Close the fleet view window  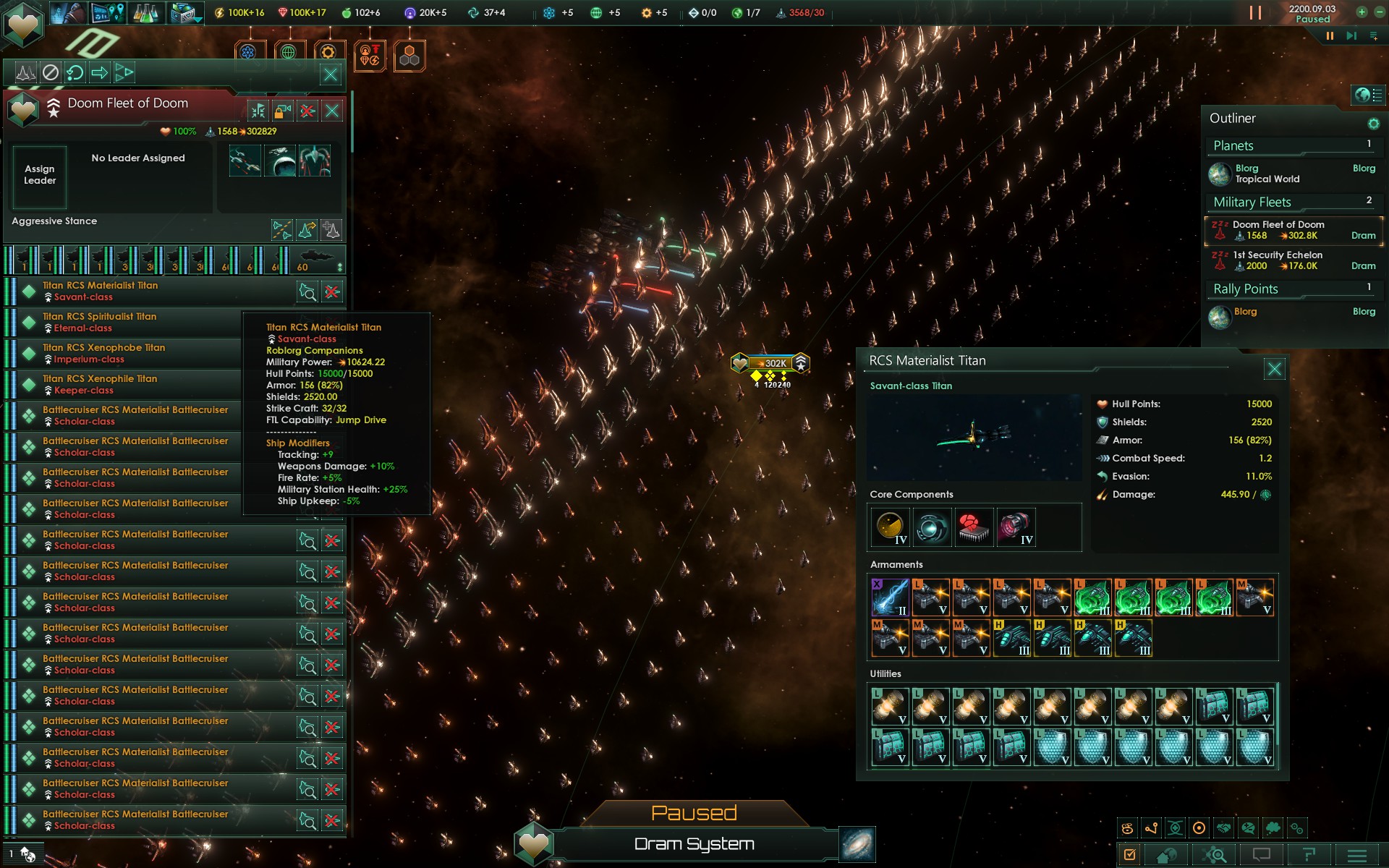[331, 74]
